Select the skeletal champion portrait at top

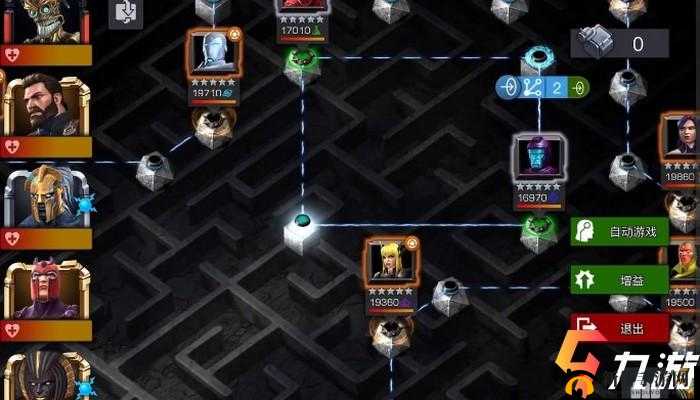click(x=45, y=20)
